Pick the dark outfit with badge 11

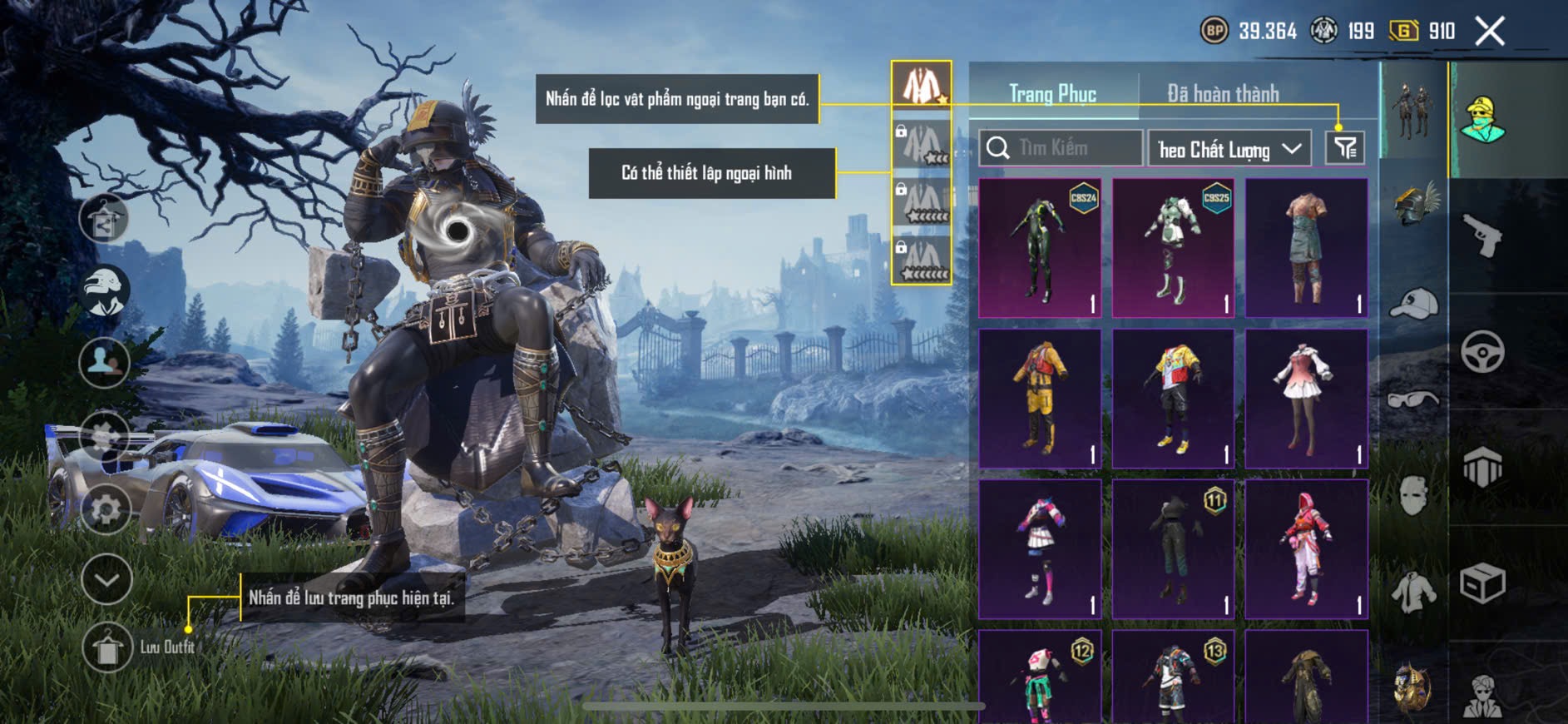point(1173,549)
